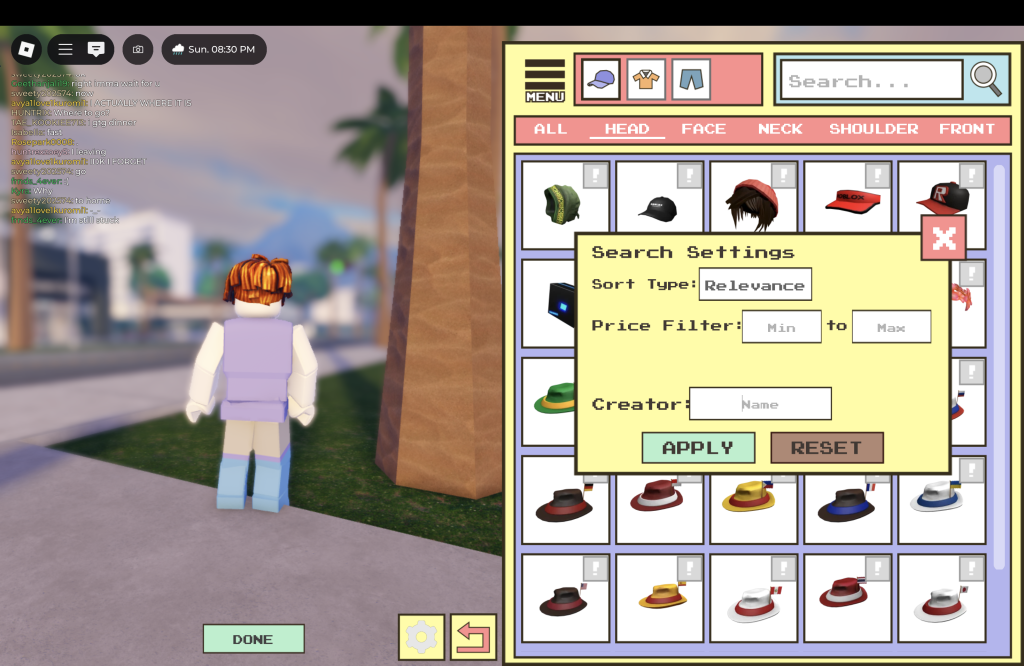Open the gear settings button
1024x666 pixels.
pos(421,637)
